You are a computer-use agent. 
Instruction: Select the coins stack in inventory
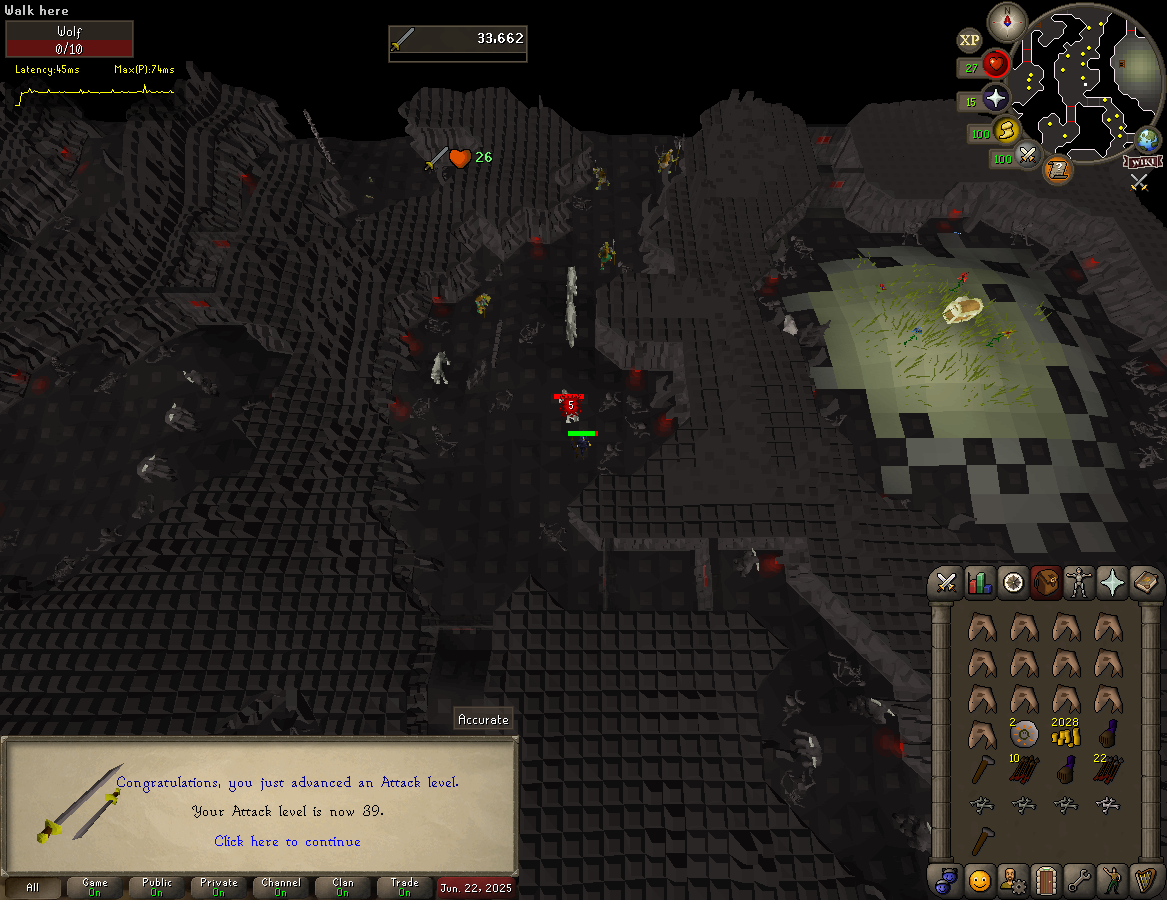point(1065,736)
